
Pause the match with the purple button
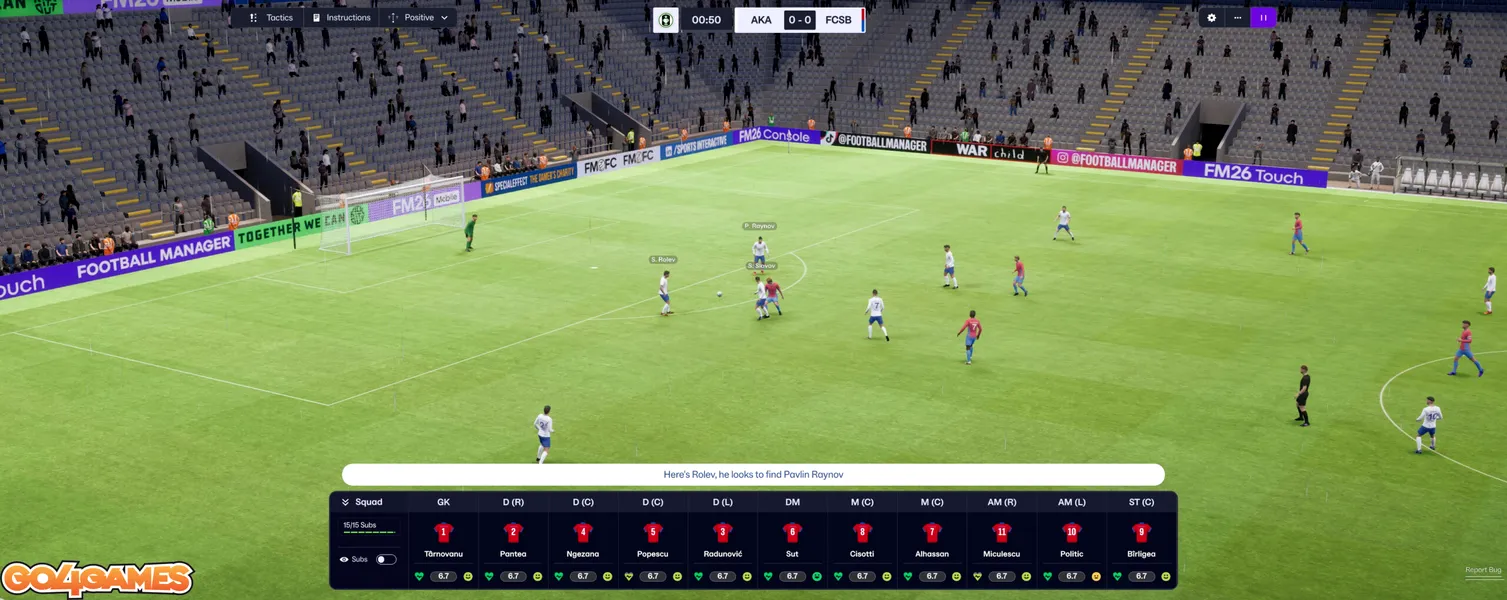pos(1263,18)
